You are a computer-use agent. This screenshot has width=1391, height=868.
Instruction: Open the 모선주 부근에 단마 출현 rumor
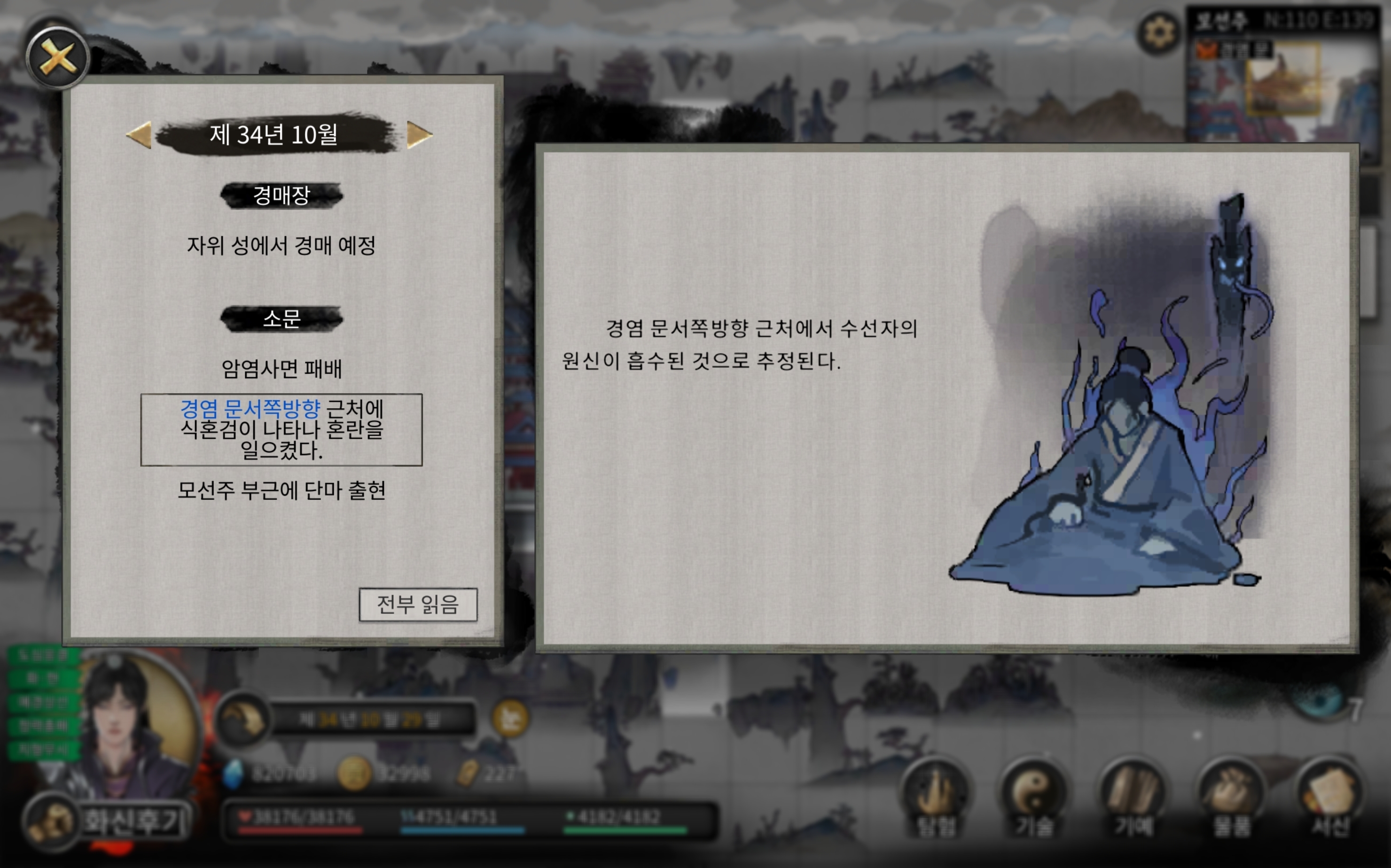coord(281,491)
